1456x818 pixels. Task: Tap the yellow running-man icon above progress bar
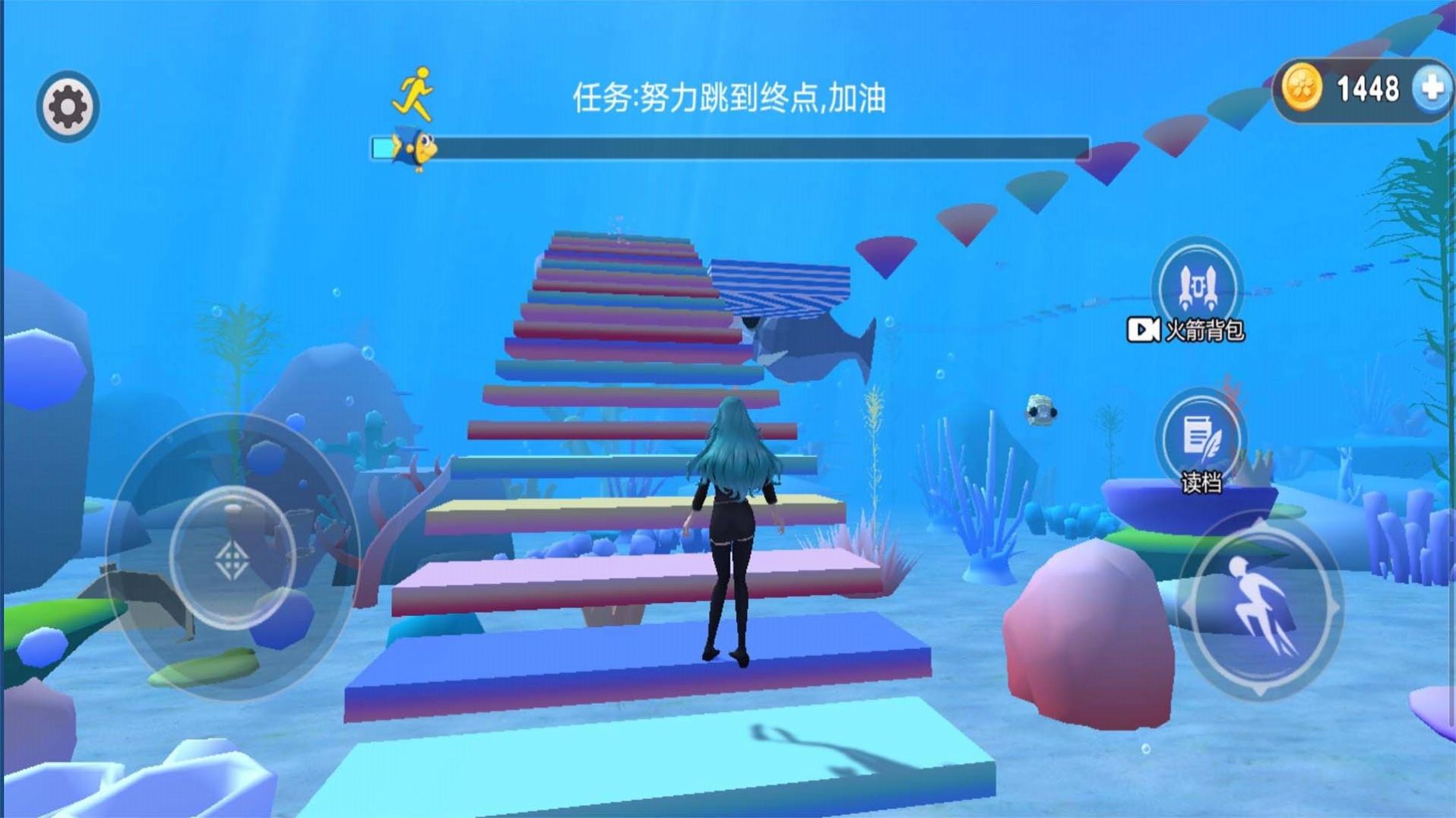coord(413,93)
